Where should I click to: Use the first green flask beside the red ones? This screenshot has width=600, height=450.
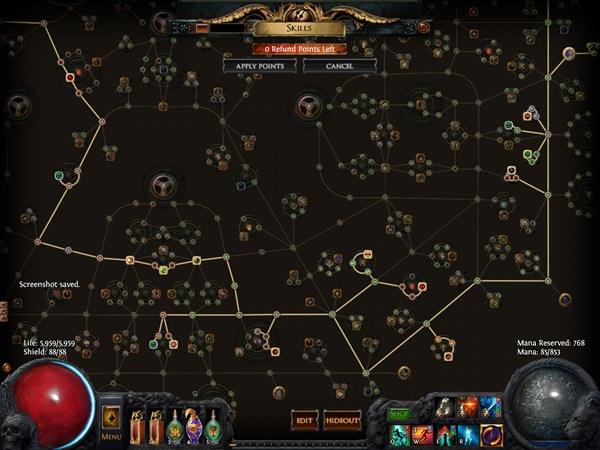(x=176, y=424)
